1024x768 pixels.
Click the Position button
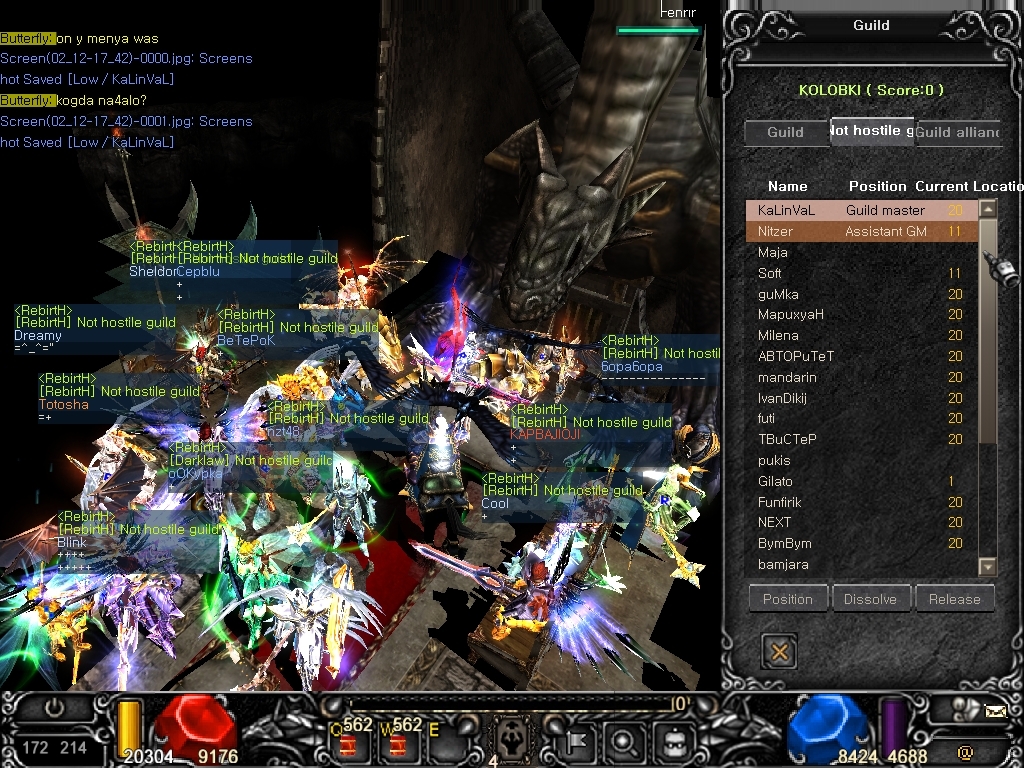click(x=788, y=599)
